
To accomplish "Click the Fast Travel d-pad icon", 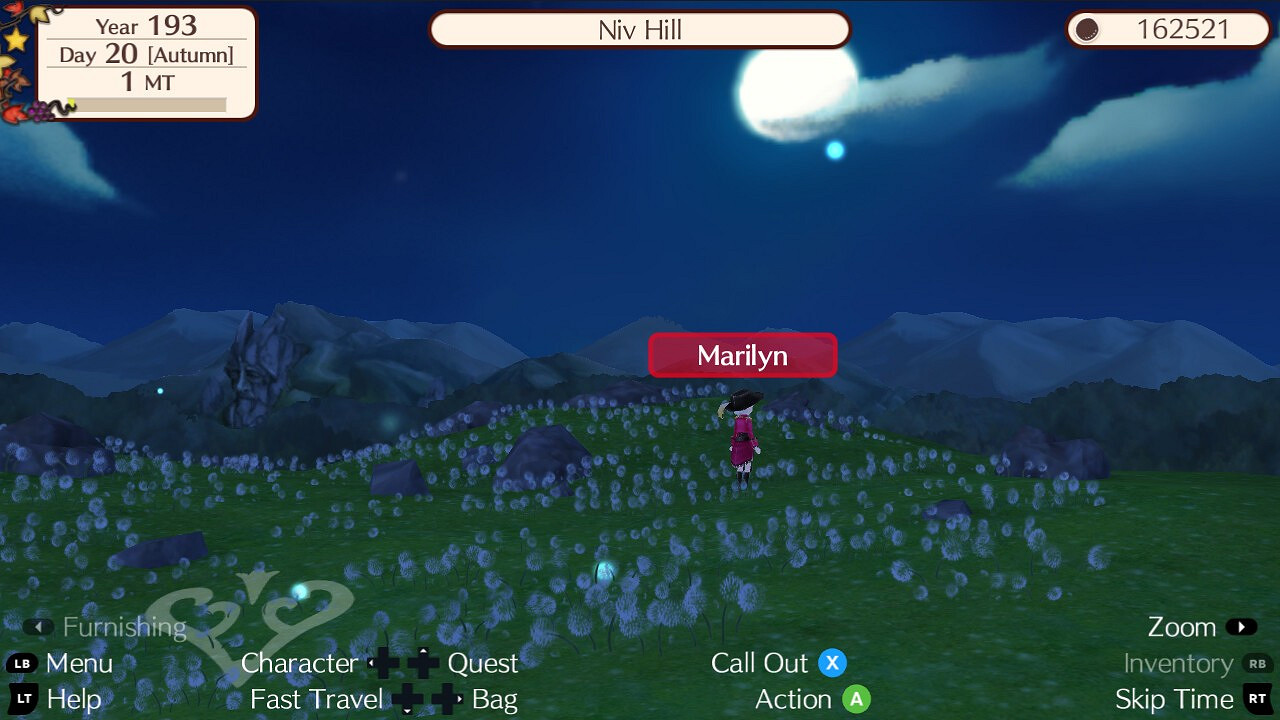I will point(408,700).
